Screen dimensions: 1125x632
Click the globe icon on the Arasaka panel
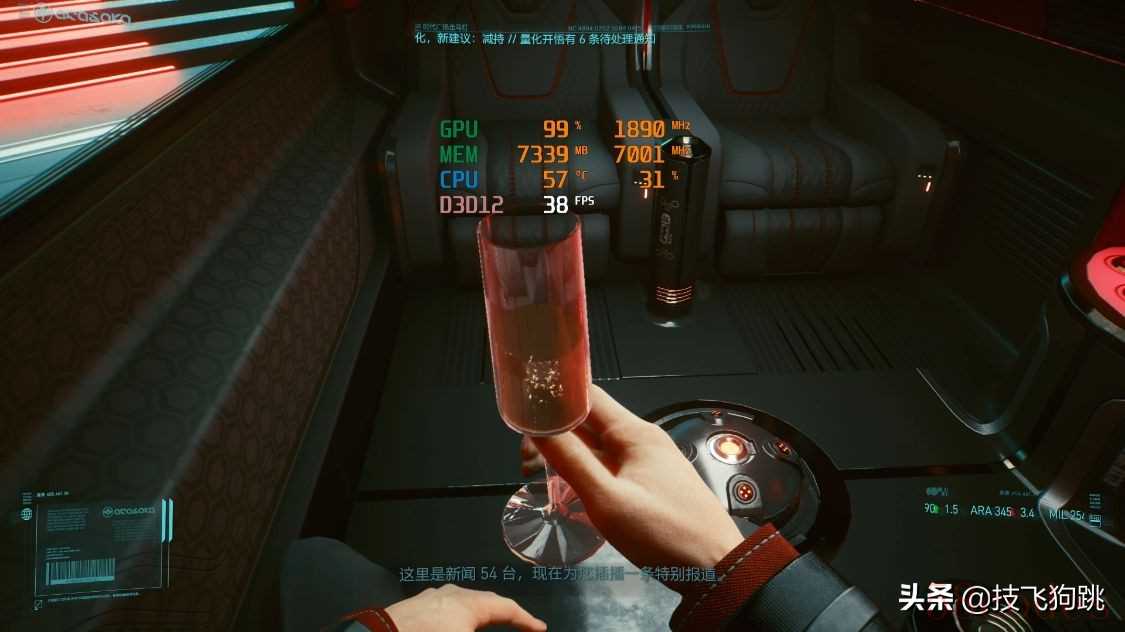point(26,514)
